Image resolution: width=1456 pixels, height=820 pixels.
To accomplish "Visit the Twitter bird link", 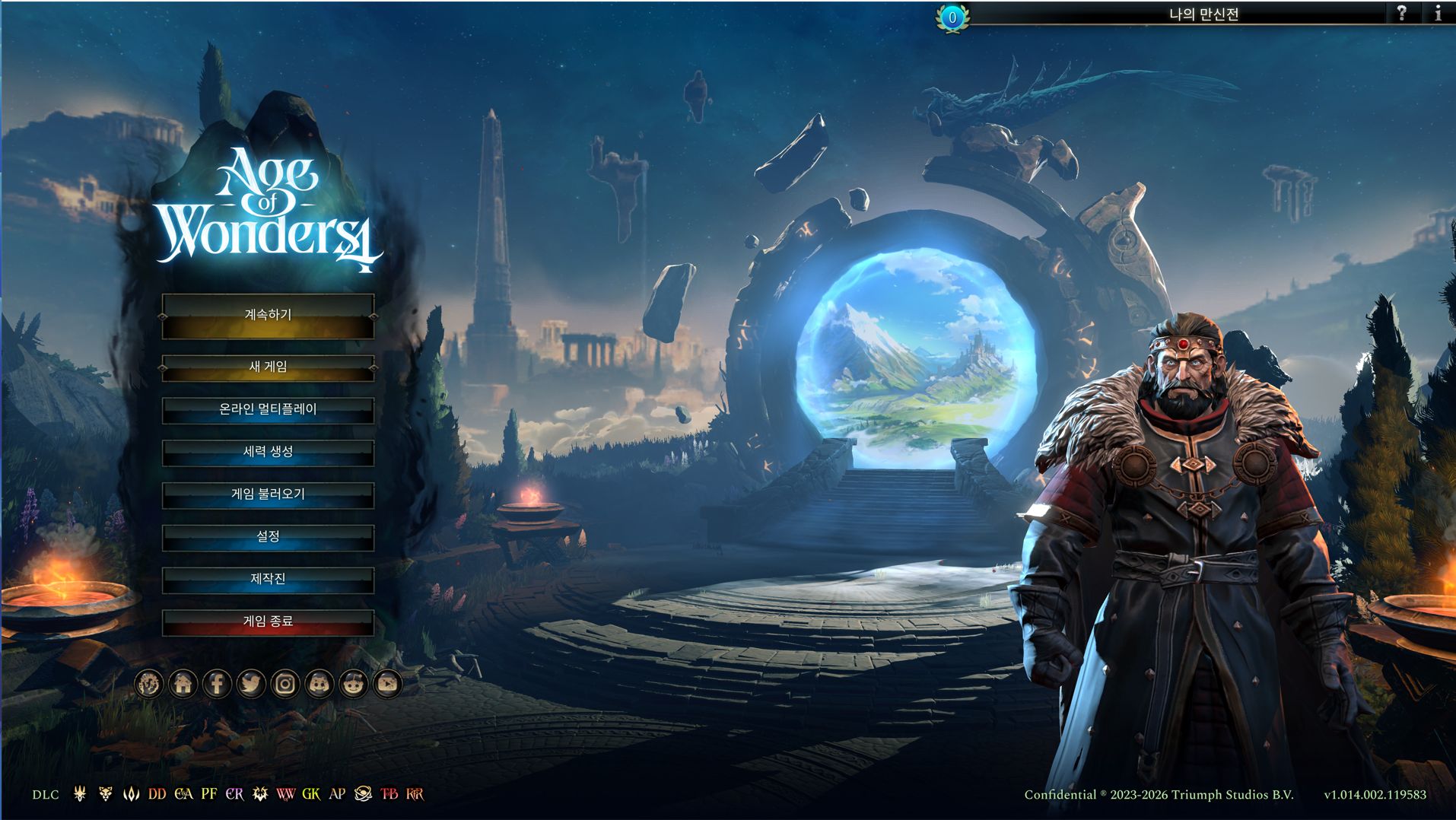I will pyautogui.click(x=250, y=684).
